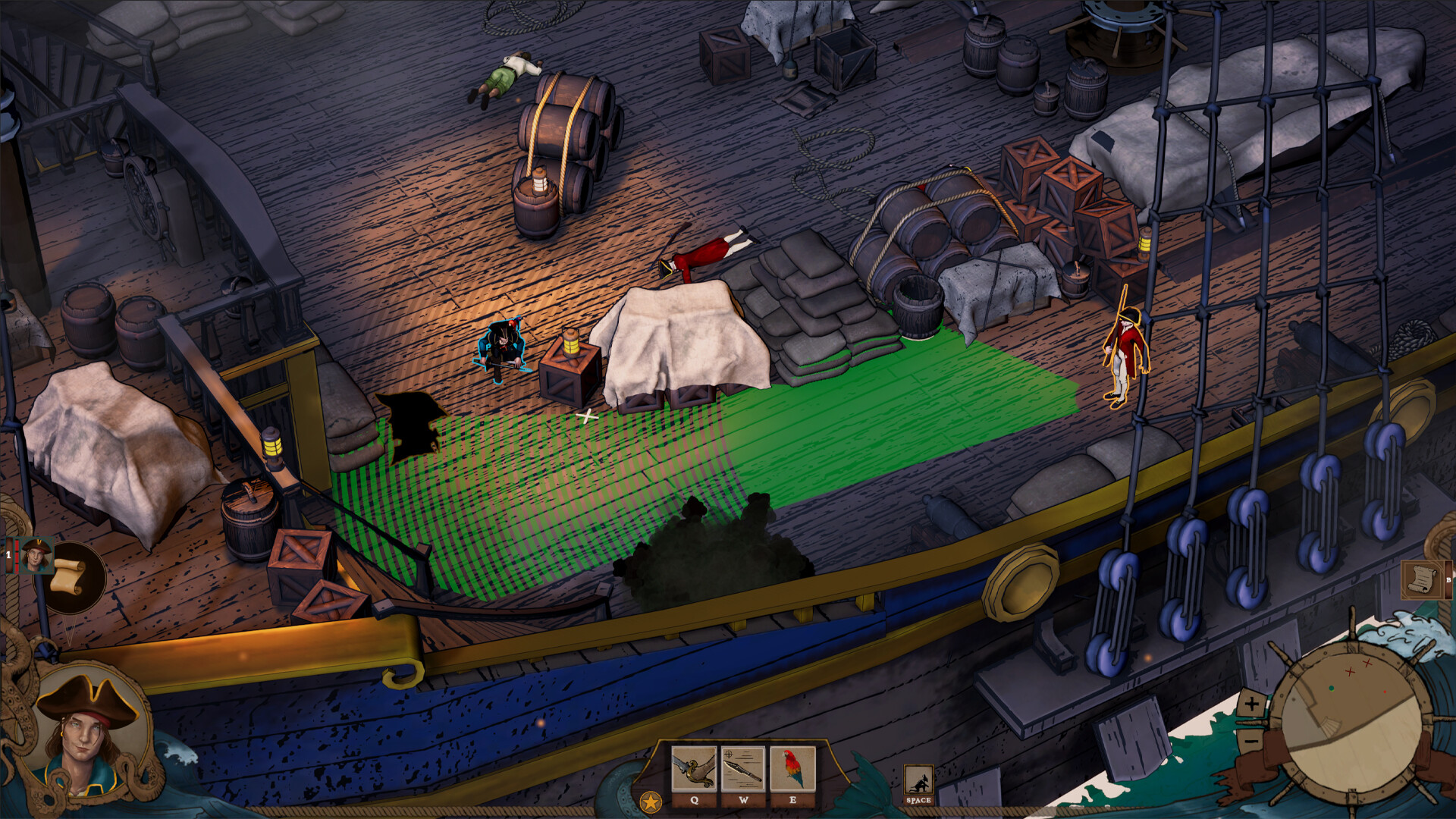Viewport: 1456px width, 819px height.
Task: Select crew member number 1's portrait
Action: tap(34, 554)
